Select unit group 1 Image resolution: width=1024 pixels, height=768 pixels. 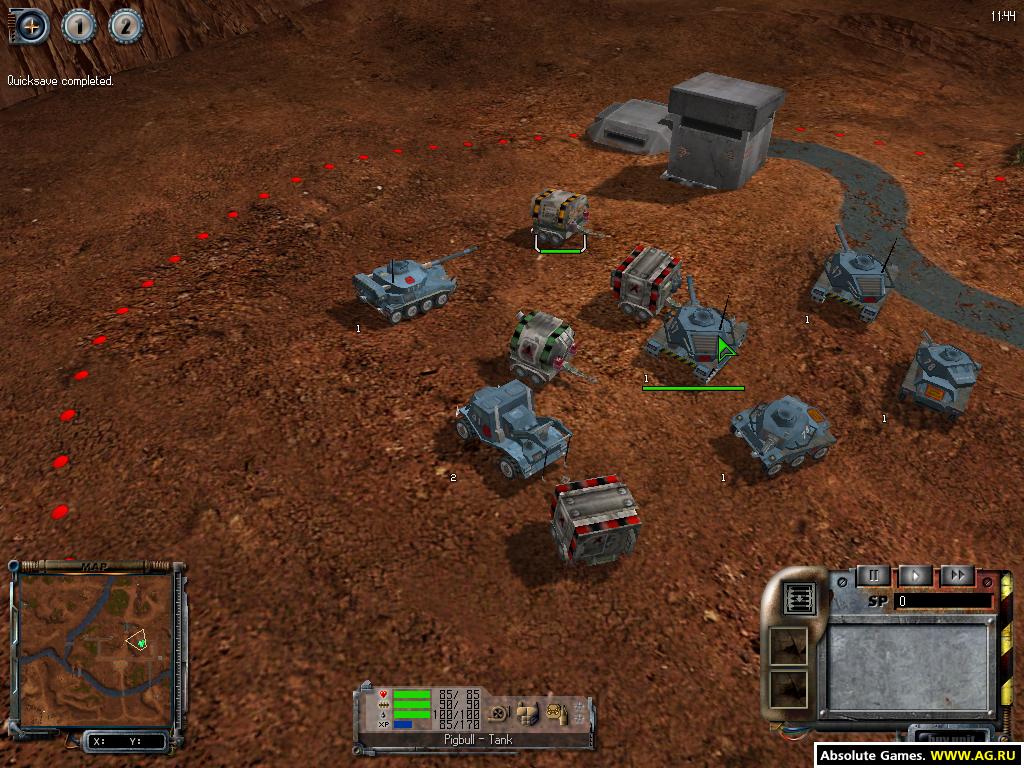pos(79,26)
